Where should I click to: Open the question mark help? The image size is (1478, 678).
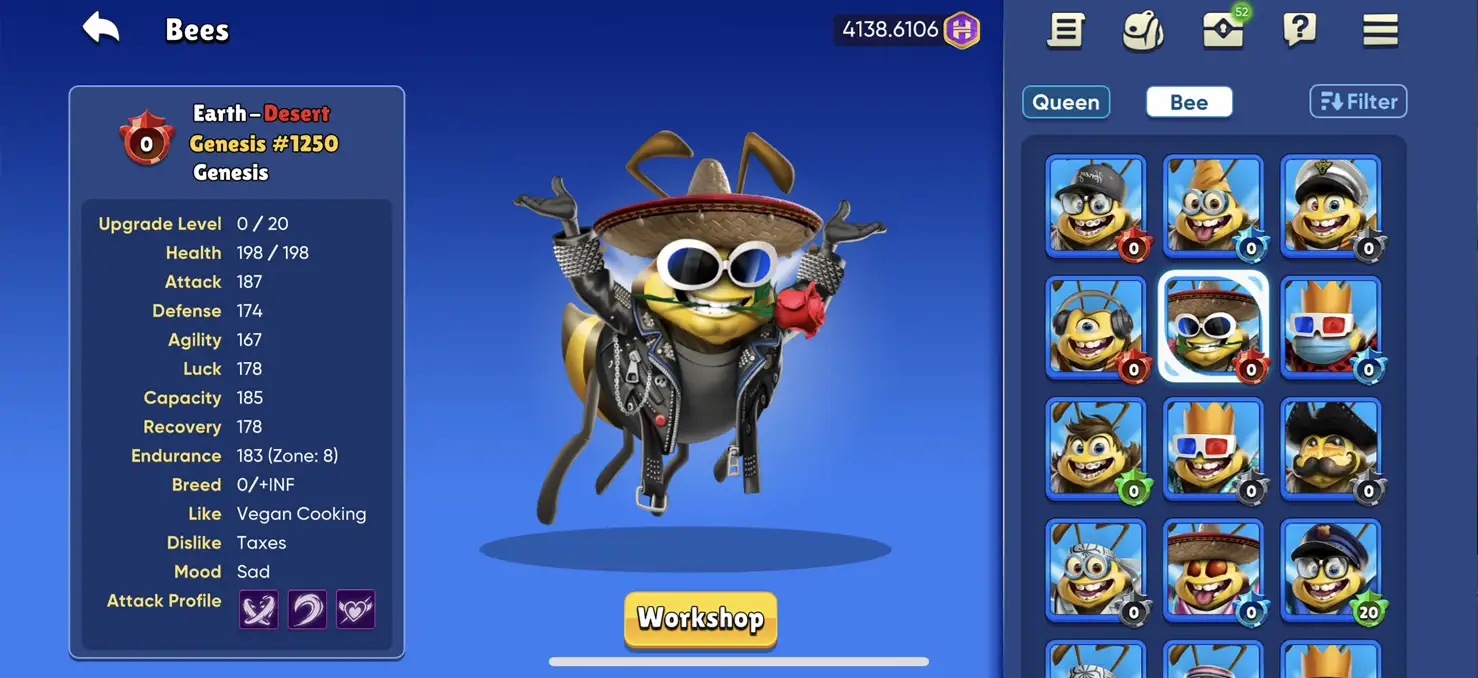click(1299, 30)
